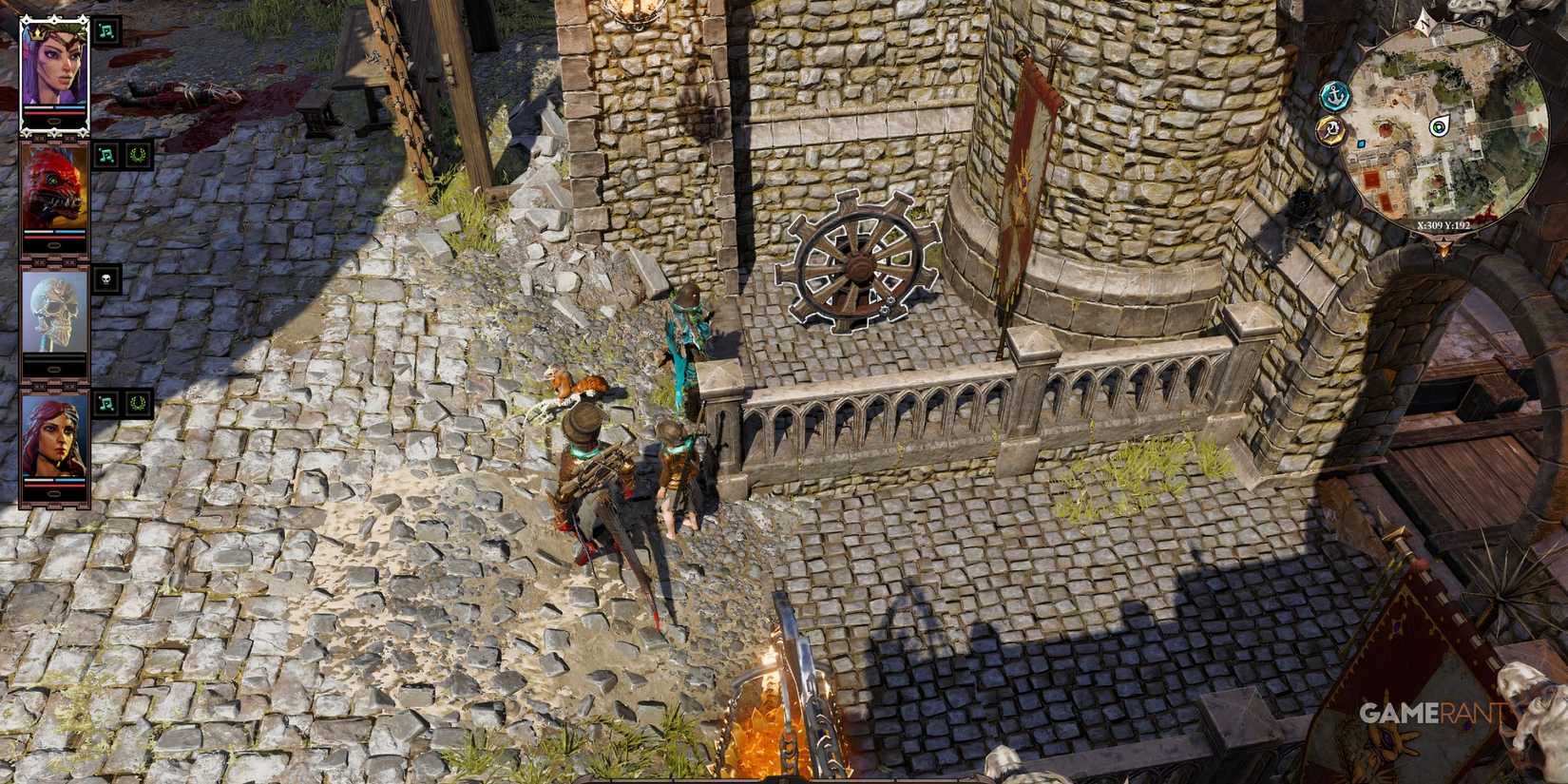Click the skull status icon beside skeleton portrait
Viewport: 1568px width, 784px height.
point(106,279)
